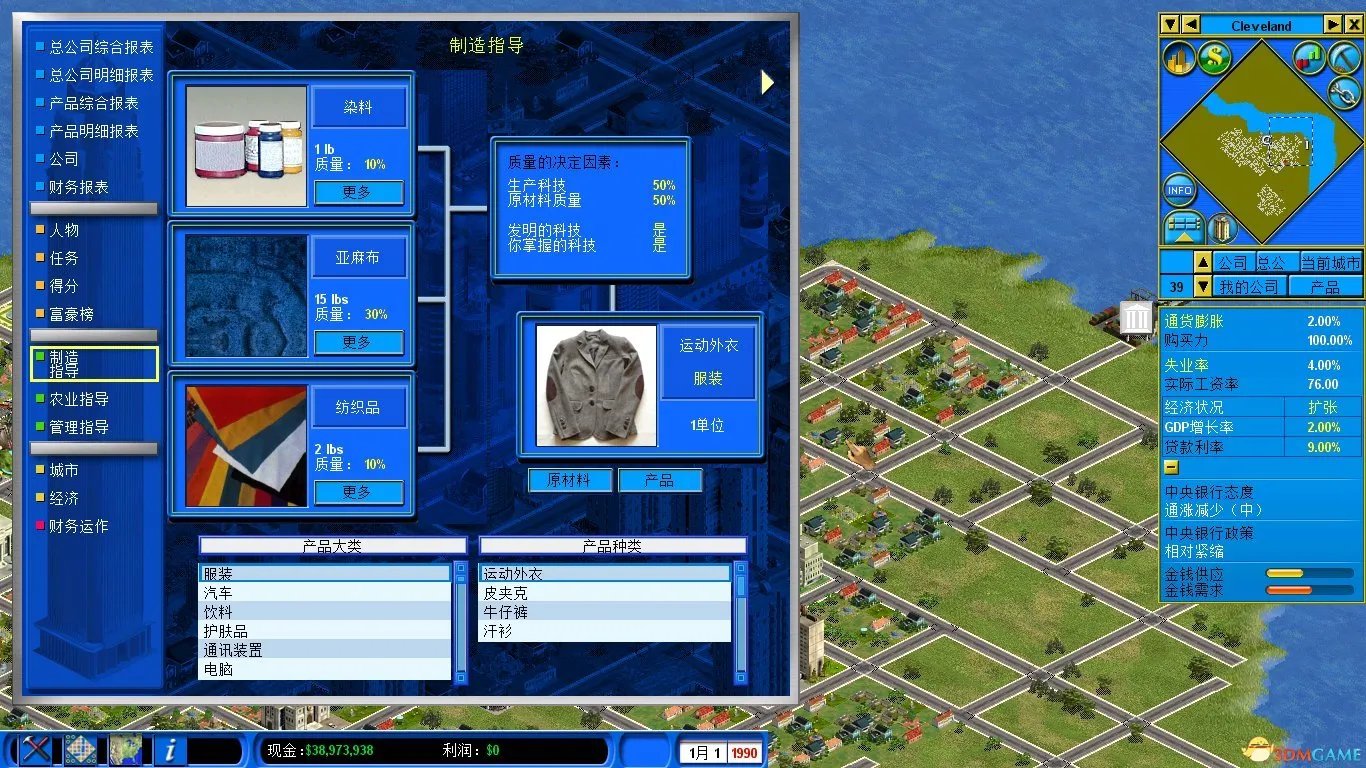This screenshot has width=1366, height=768.
Task: Open the statistics chart icon on minimap panel
Action: pyautogui.click(x=1309, y=58)
